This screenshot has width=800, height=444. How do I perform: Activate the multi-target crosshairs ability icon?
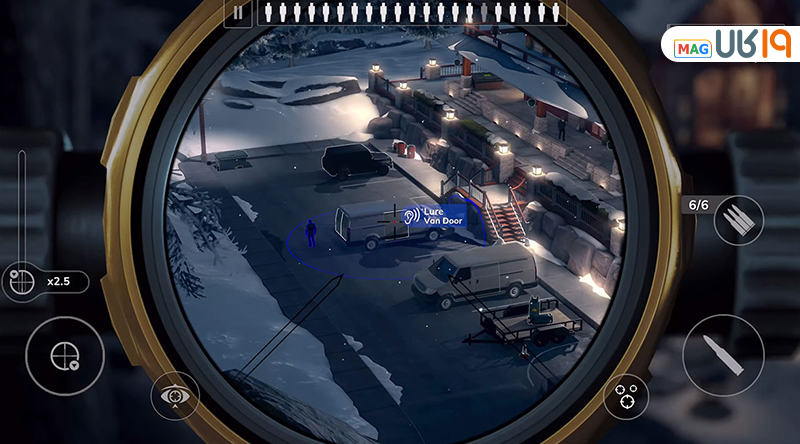click(626, 396)
